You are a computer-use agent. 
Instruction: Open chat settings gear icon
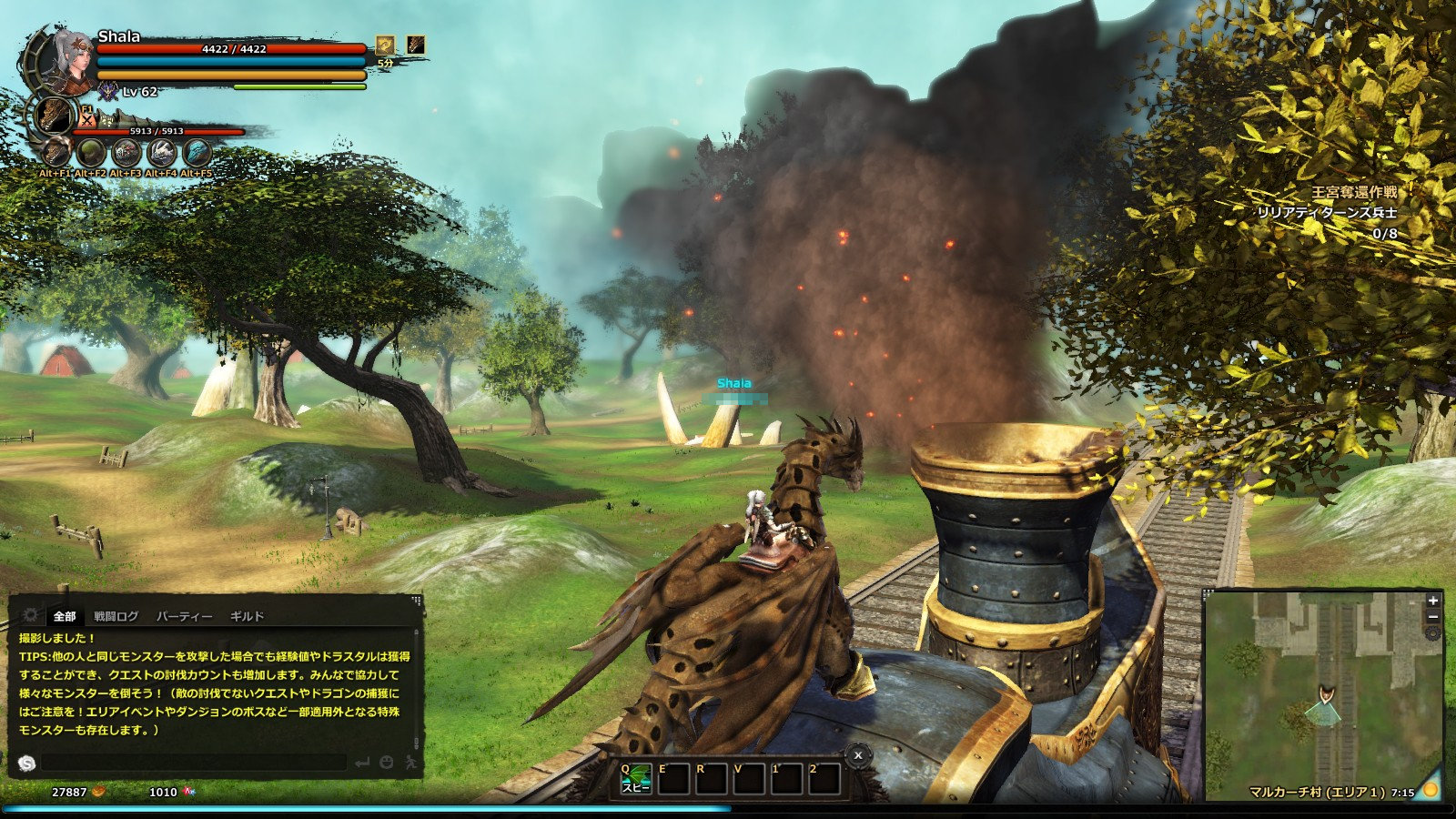(30, 615)
